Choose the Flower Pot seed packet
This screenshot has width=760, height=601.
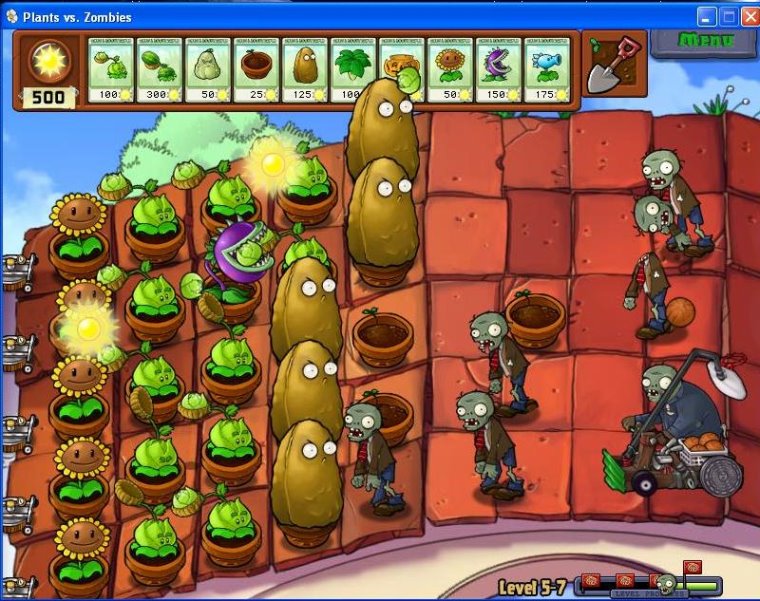click(256, 70)
